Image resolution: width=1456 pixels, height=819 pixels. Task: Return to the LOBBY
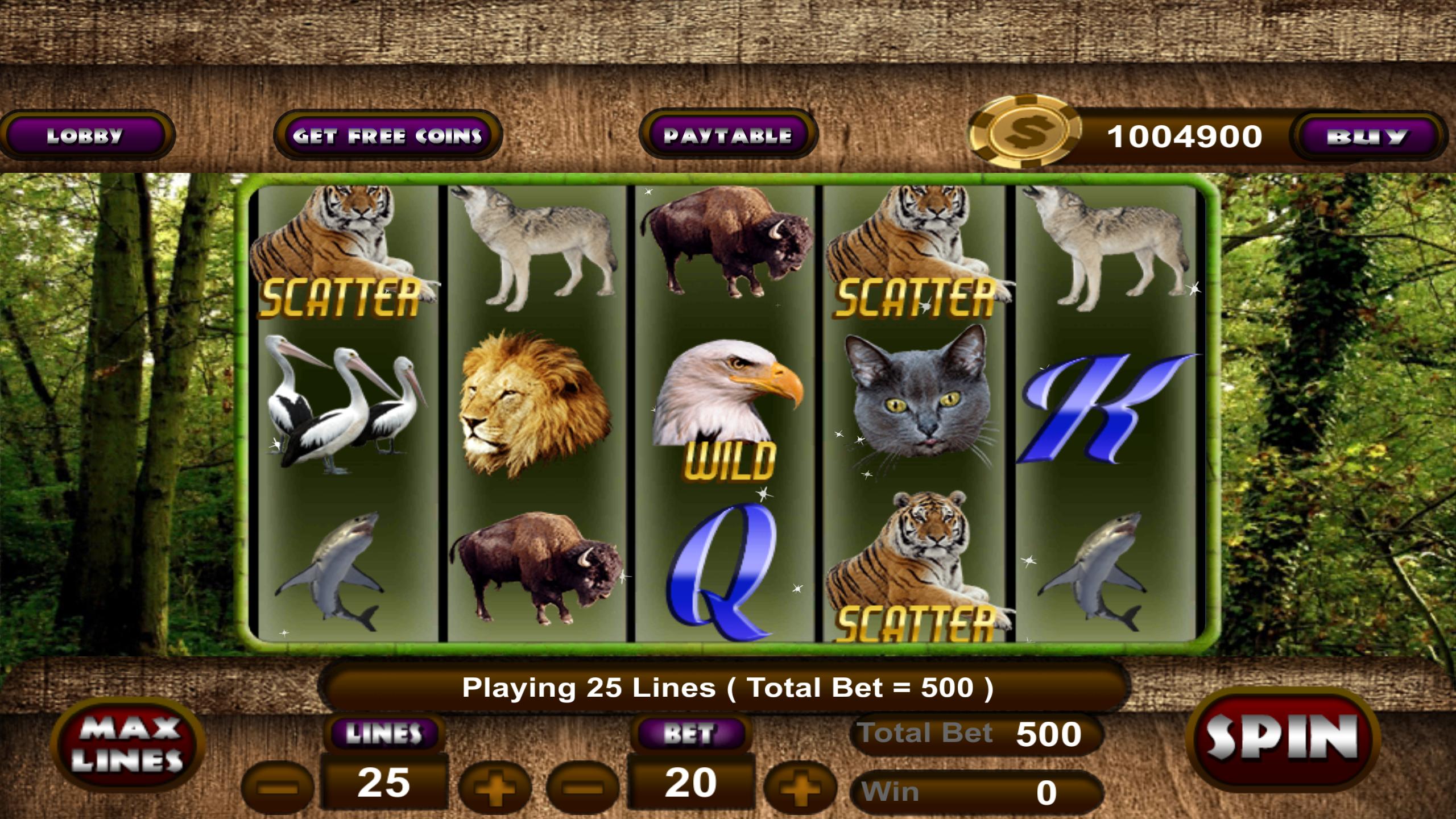(x=86, y=135)
